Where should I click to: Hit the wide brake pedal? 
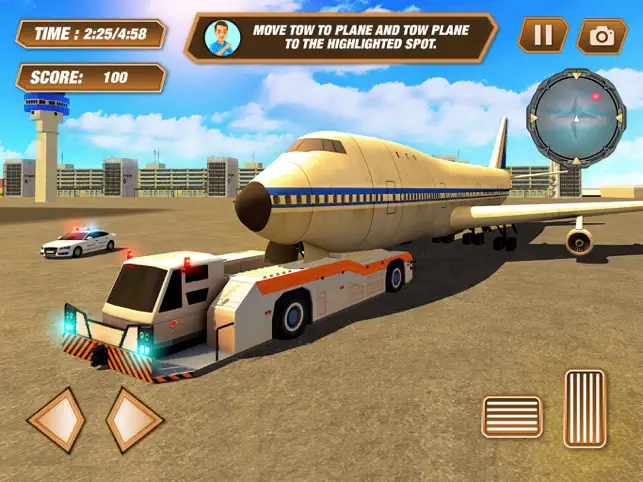coord(512,416)
